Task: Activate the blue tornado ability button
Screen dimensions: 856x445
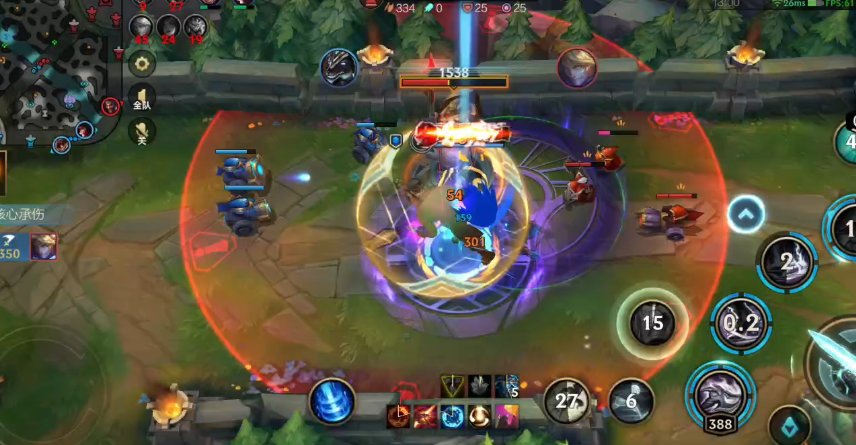Action: coord(330,400)
